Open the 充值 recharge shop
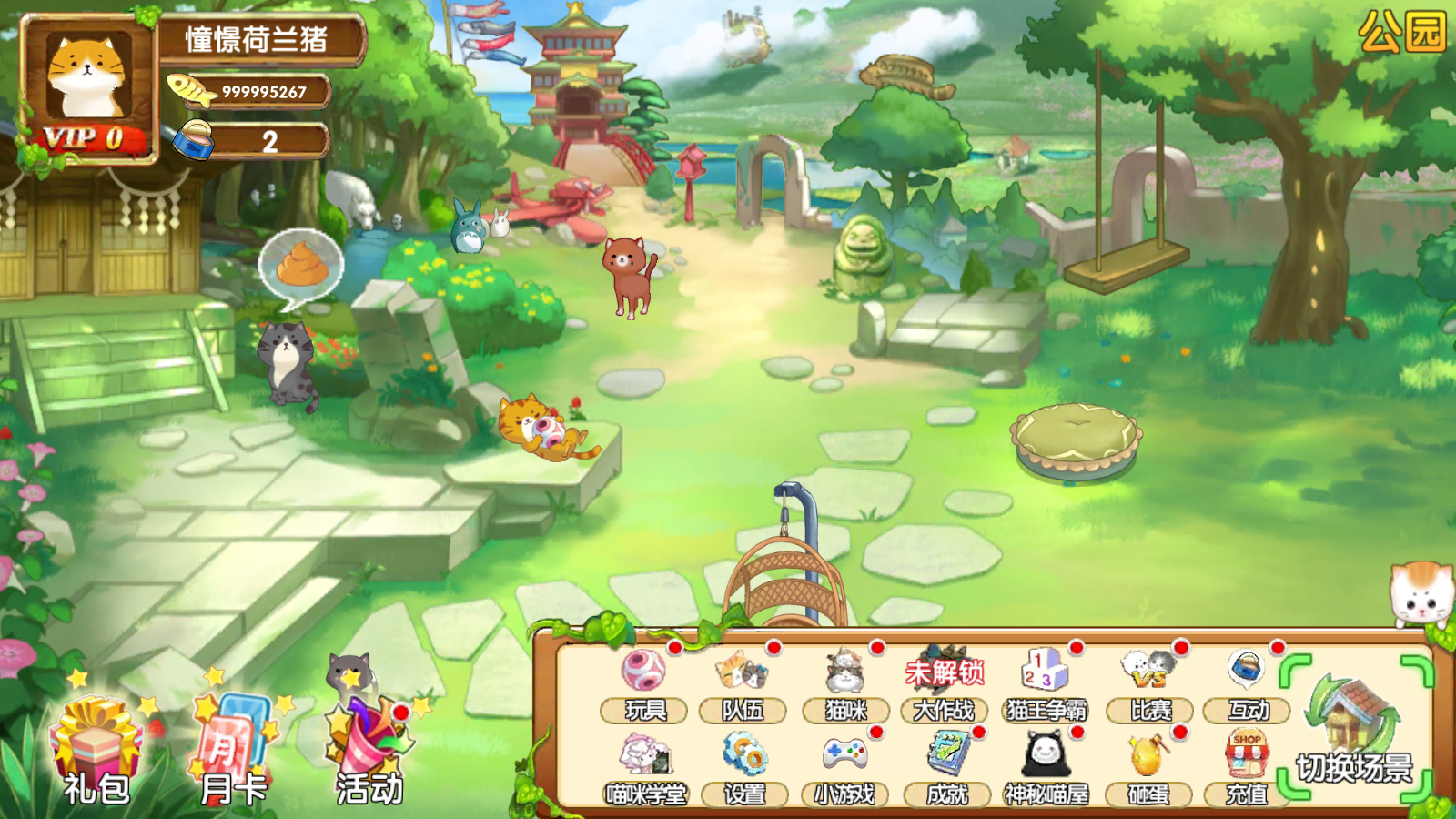The image size is (1456, 819). 1247,769
